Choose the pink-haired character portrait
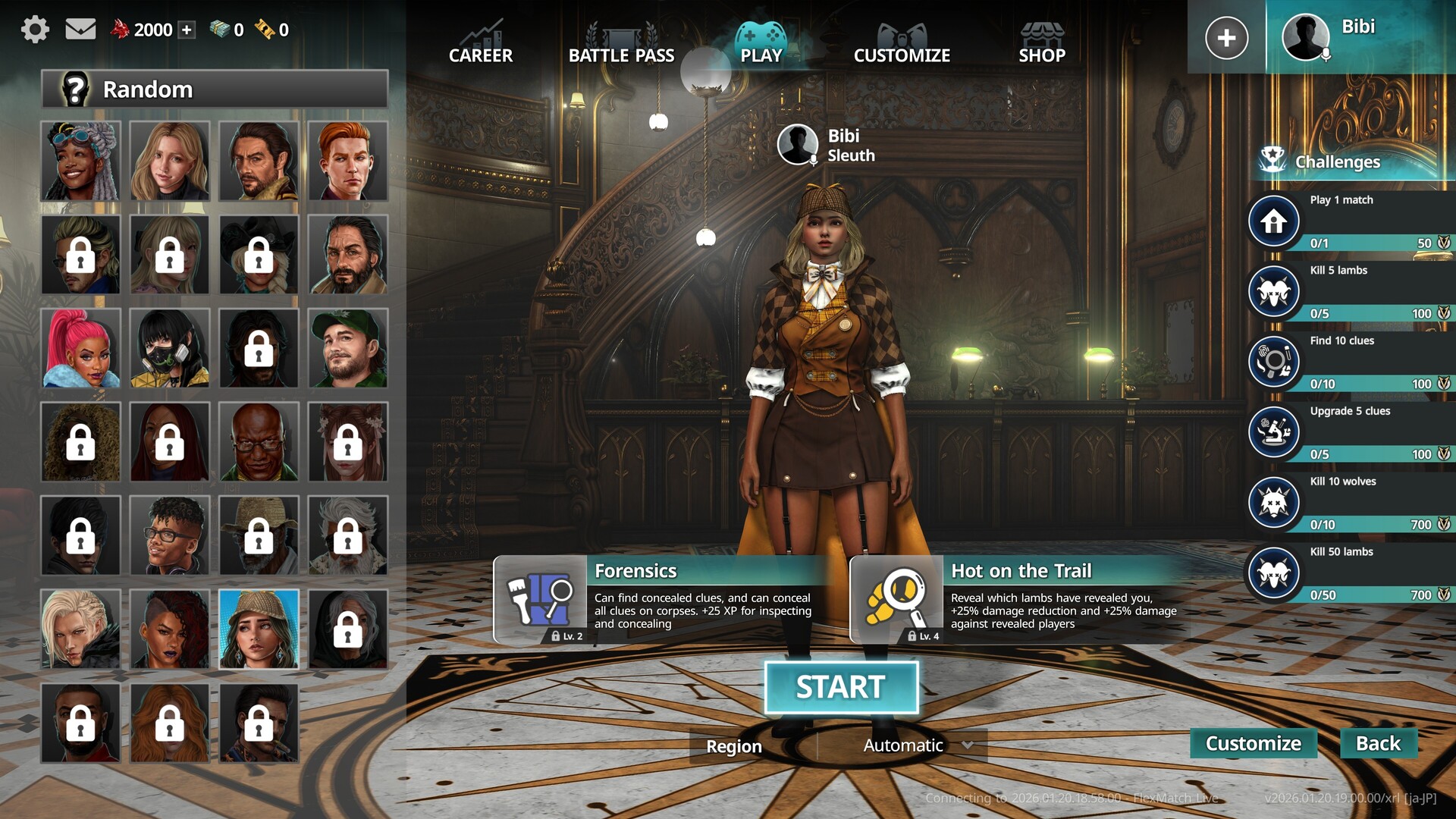This screenshot has width=1456, height=819. click(x=80, y=348)
